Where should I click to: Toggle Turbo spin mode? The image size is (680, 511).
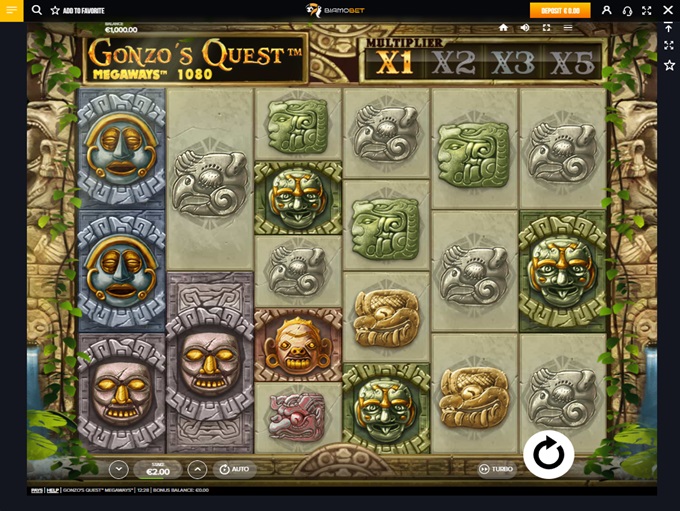(x=496, y=469)
